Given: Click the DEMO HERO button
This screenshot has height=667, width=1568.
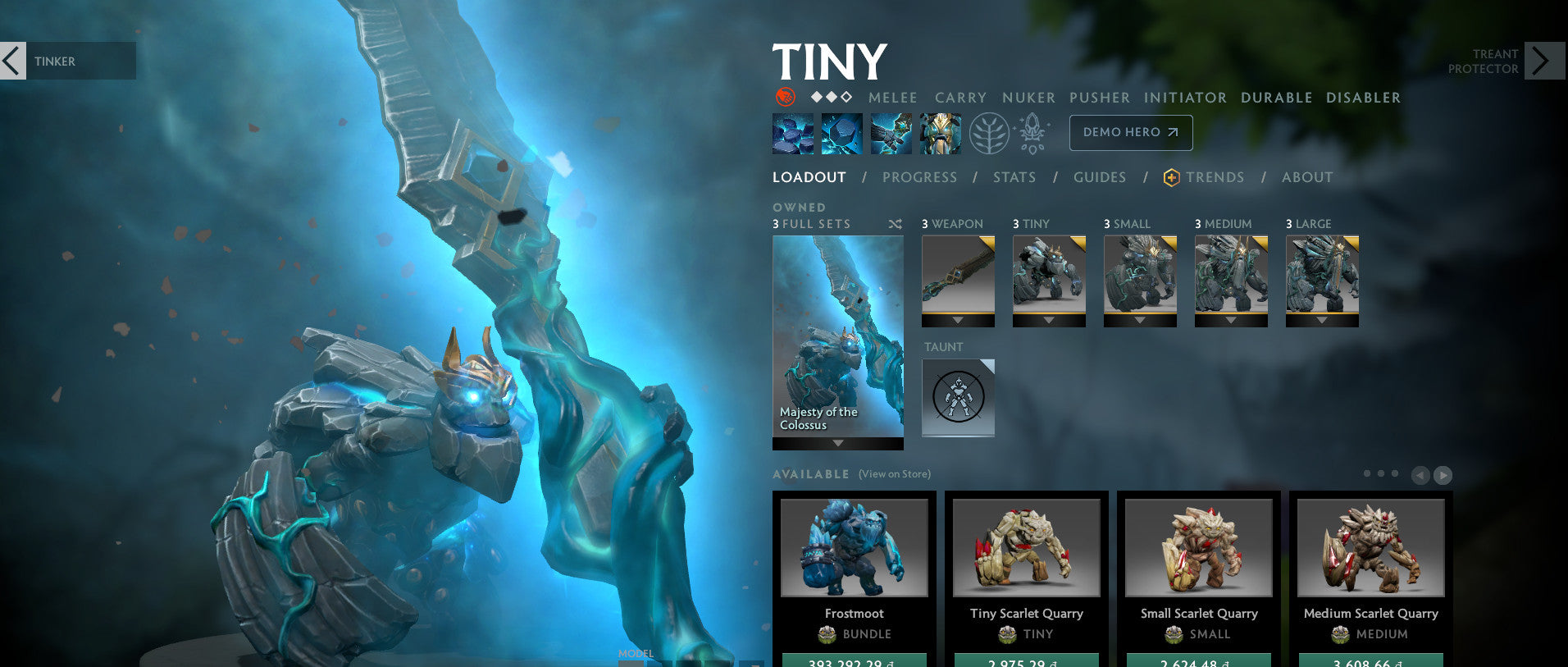Looking at the screenshot, I should pos(1131,132).
